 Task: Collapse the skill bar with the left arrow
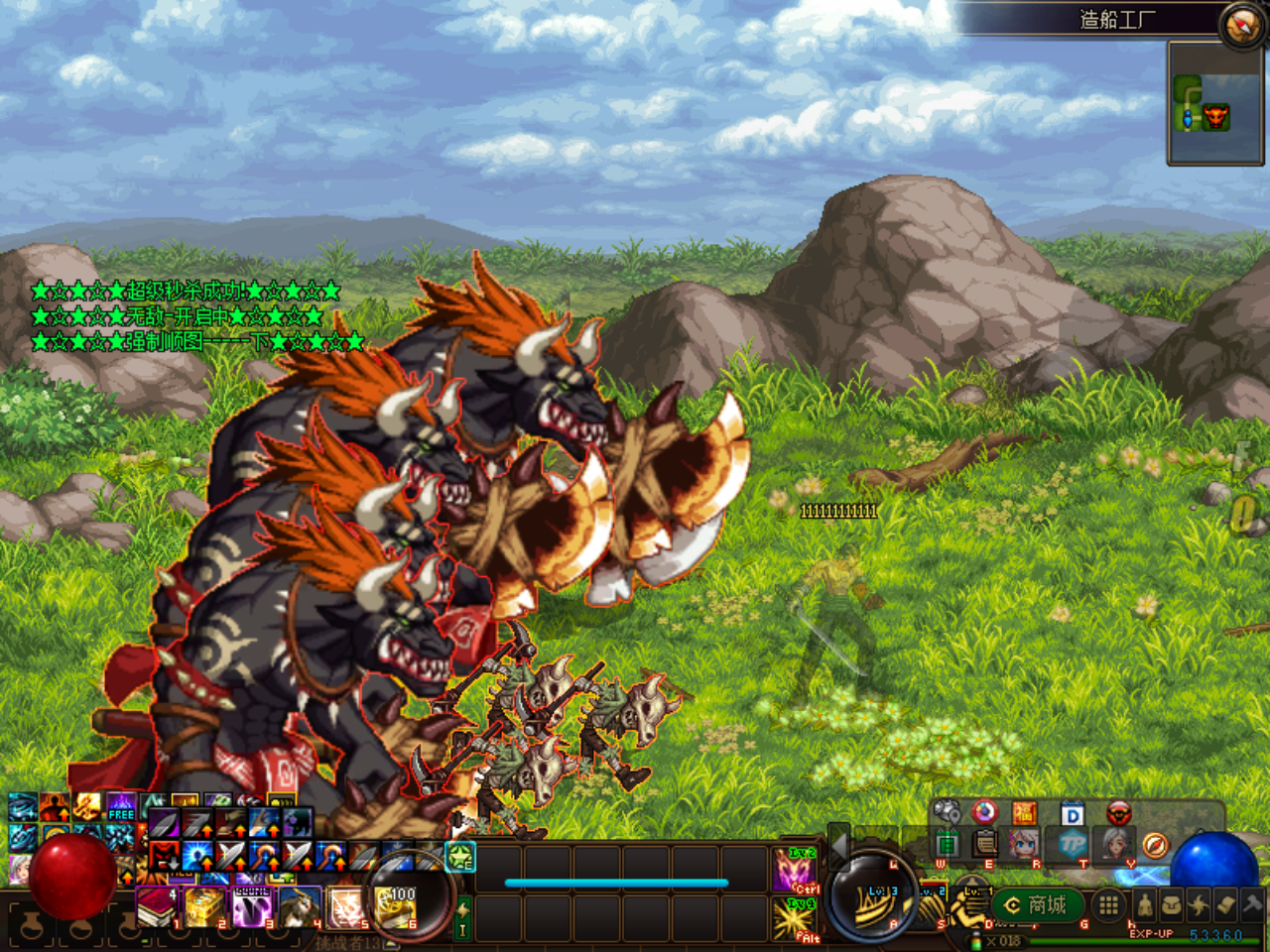(x=838, y=844)
